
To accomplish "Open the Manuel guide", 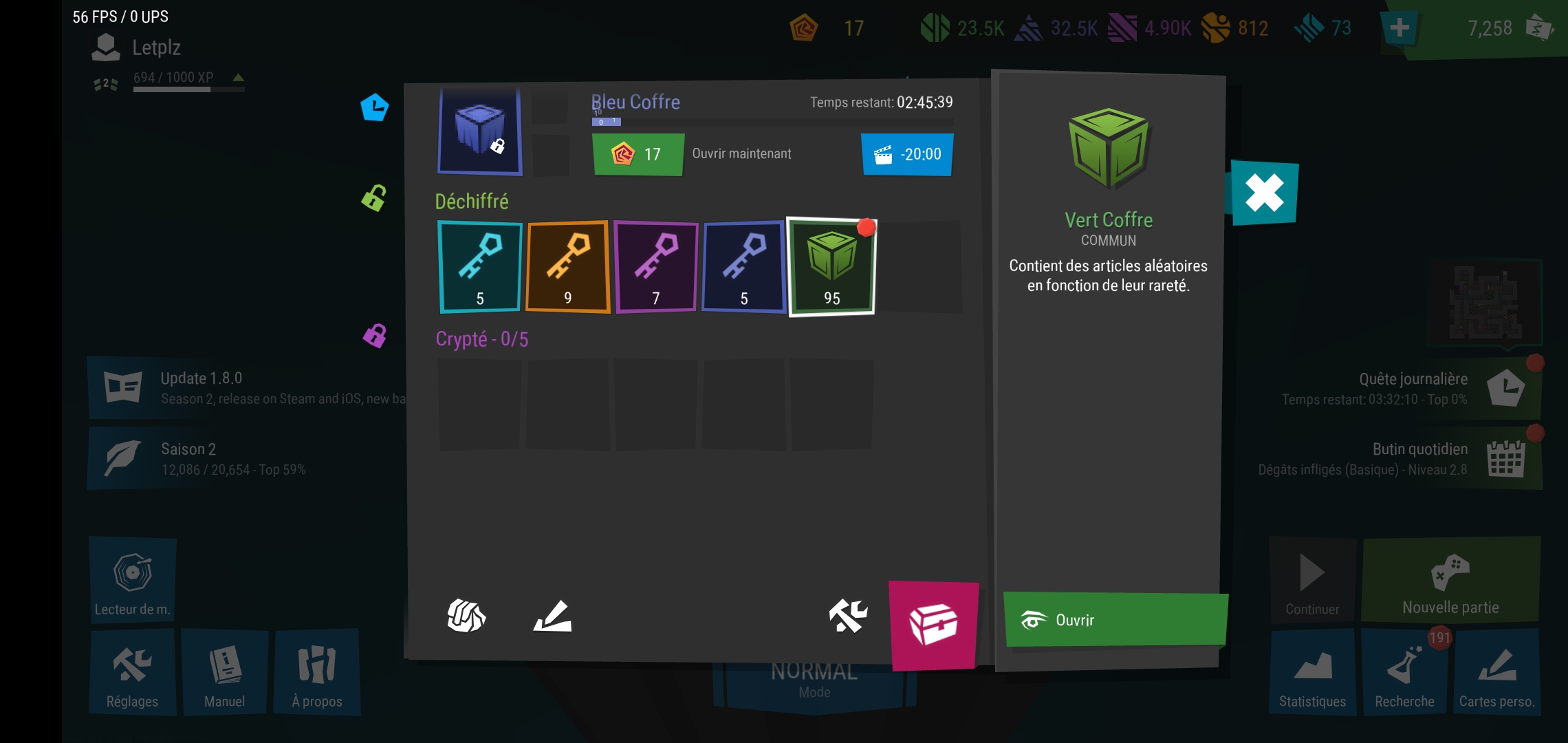I will pyautogui.click(x=225, y=672).
